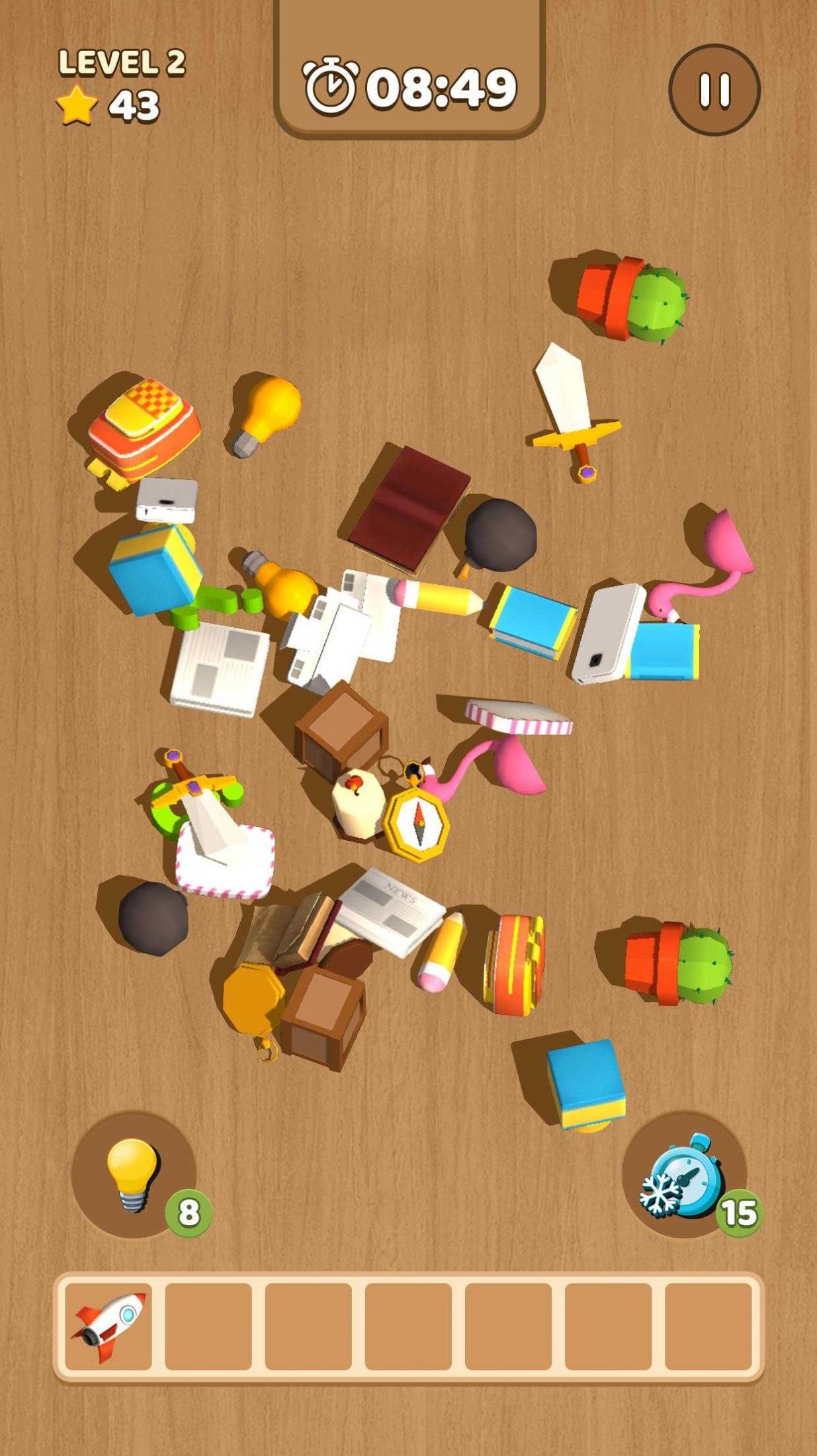Viewport: 817px width, 1456px height.
Task: Collect the white smartphone piece
Action: [608, 633]
